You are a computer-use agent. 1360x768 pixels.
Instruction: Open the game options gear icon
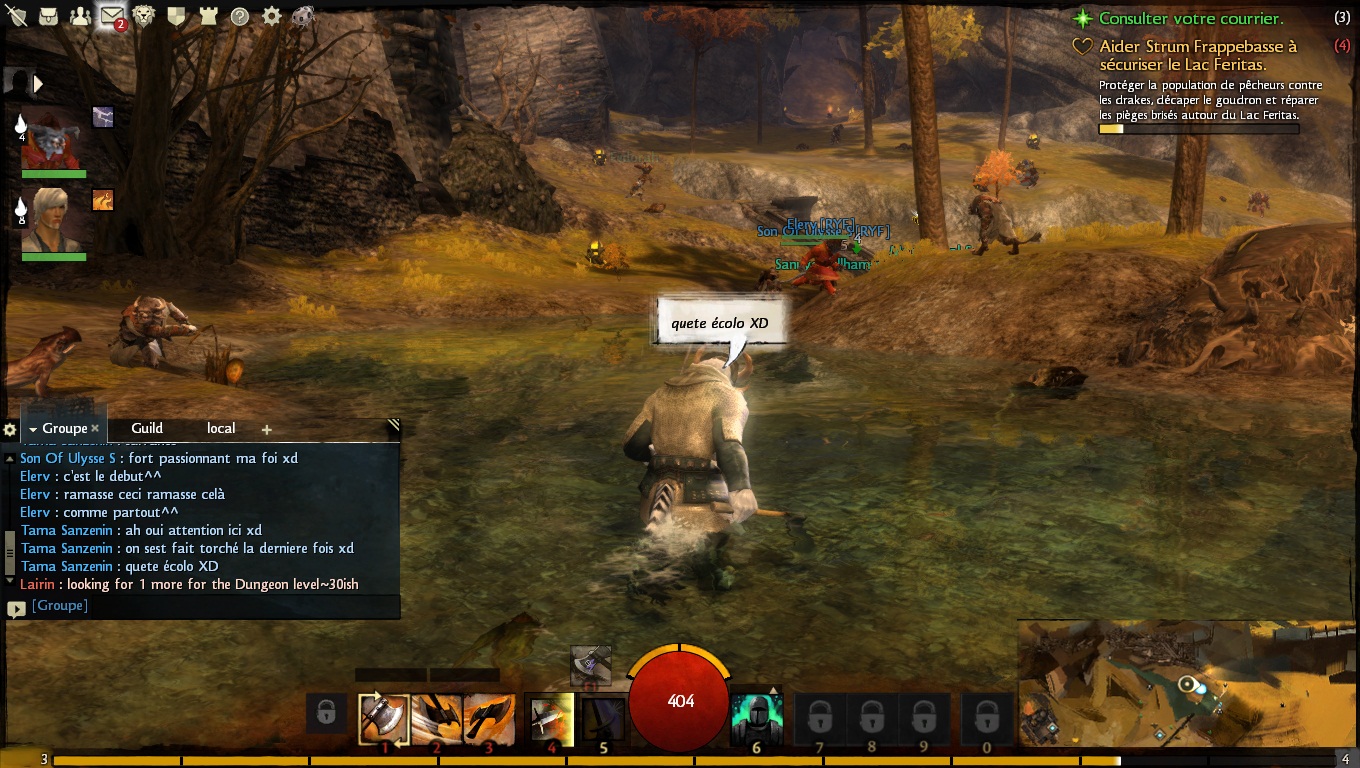pyautogui.click(x=271, y=16)
